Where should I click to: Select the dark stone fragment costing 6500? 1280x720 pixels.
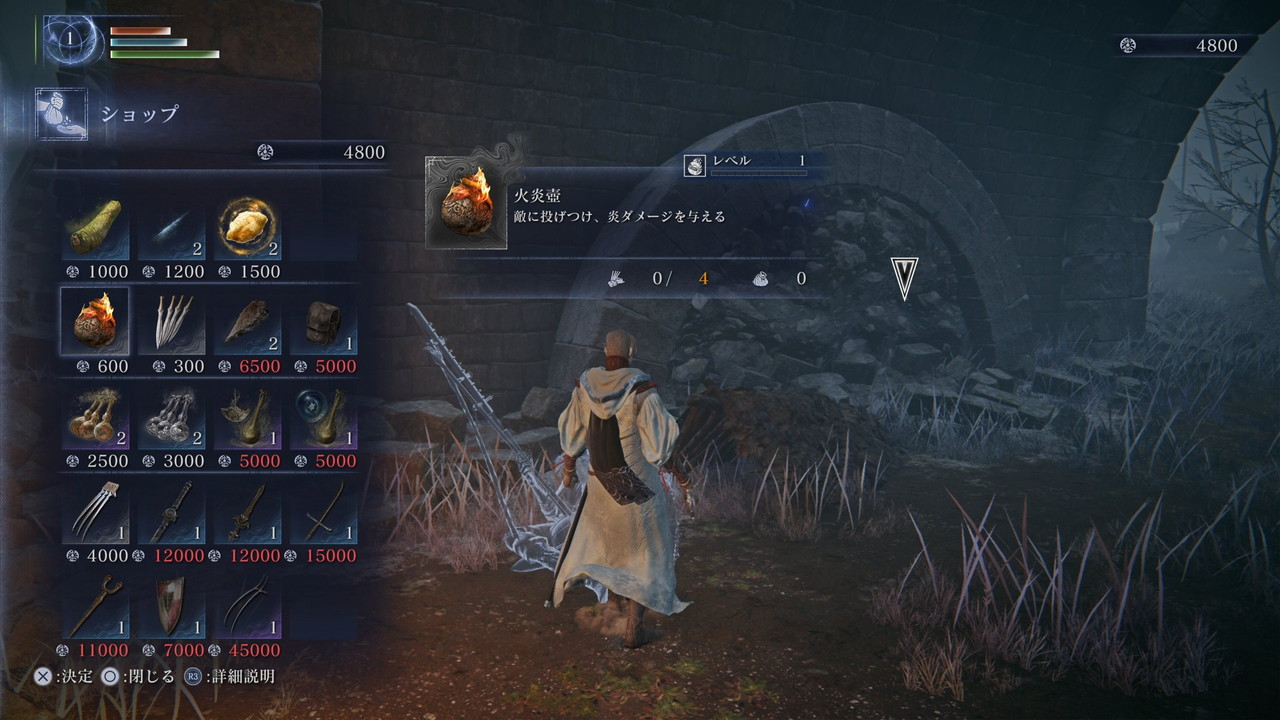(x=247, y=322)
